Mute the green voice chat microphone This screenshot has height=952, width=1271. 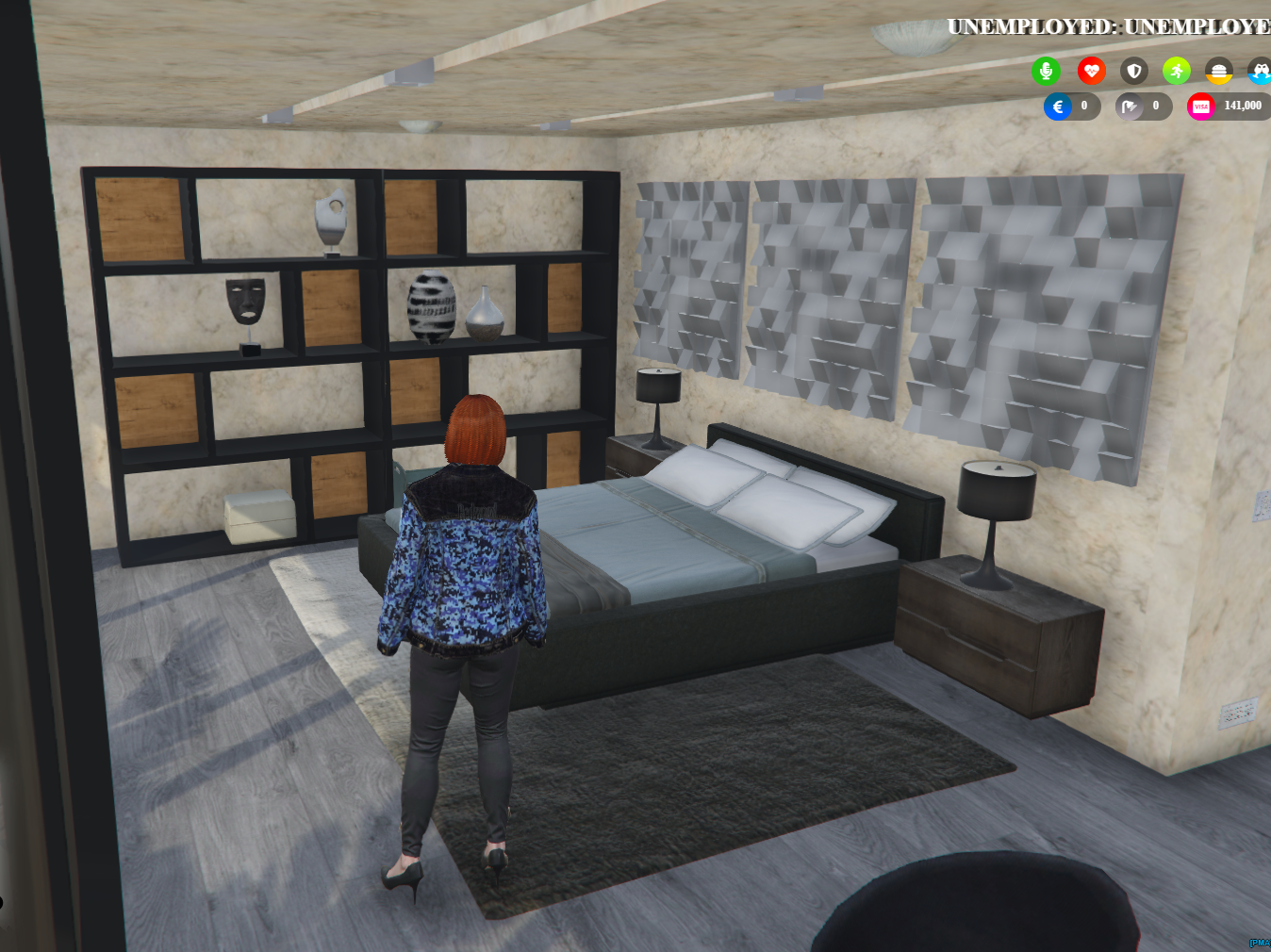1047,71
